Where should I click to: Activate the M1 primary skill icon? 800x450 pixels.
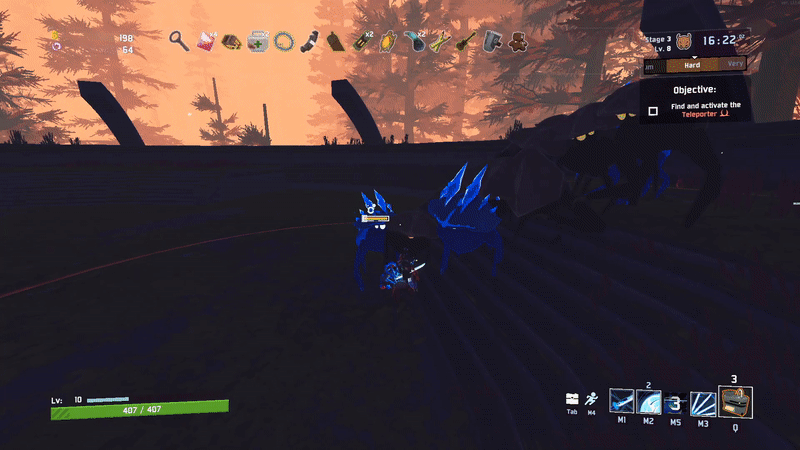pyautogui.click(x=621, y=402)
